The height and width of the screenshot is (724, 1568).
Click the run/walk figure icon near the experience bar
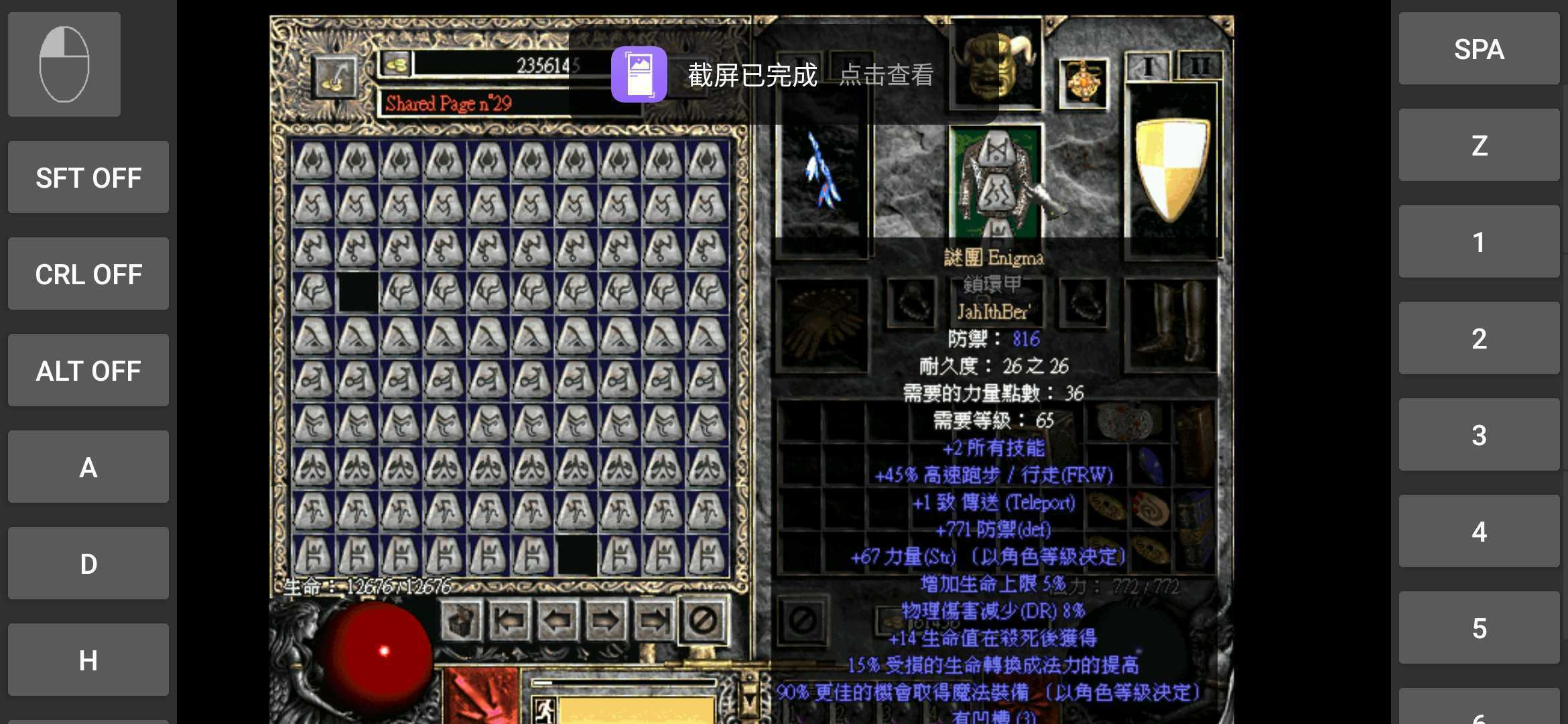click(x=545, y=714)
